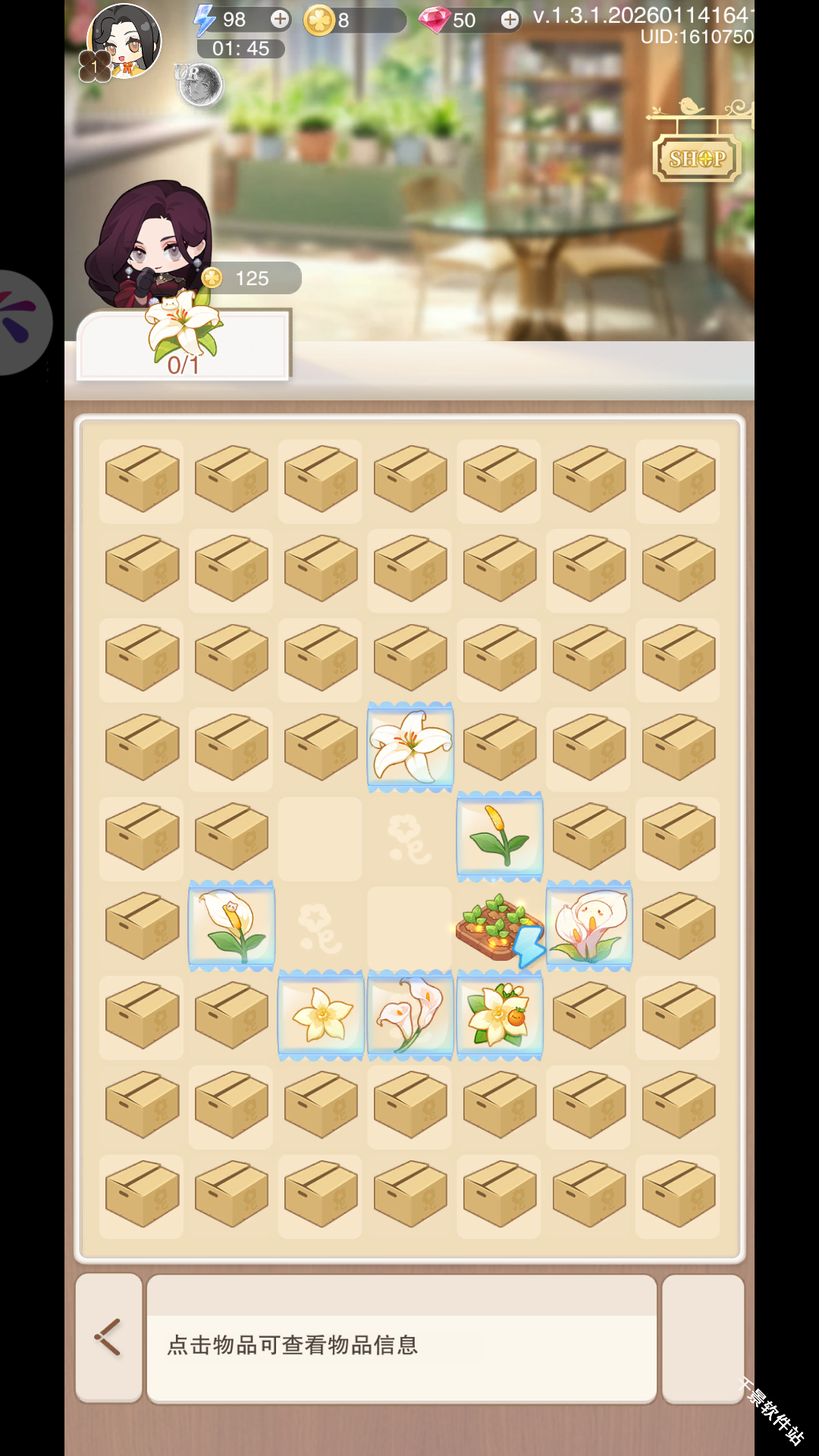Viewport: 819px width, 1456px height.
Task: Tap the UR silver coin icon
Action: (199, 84)
